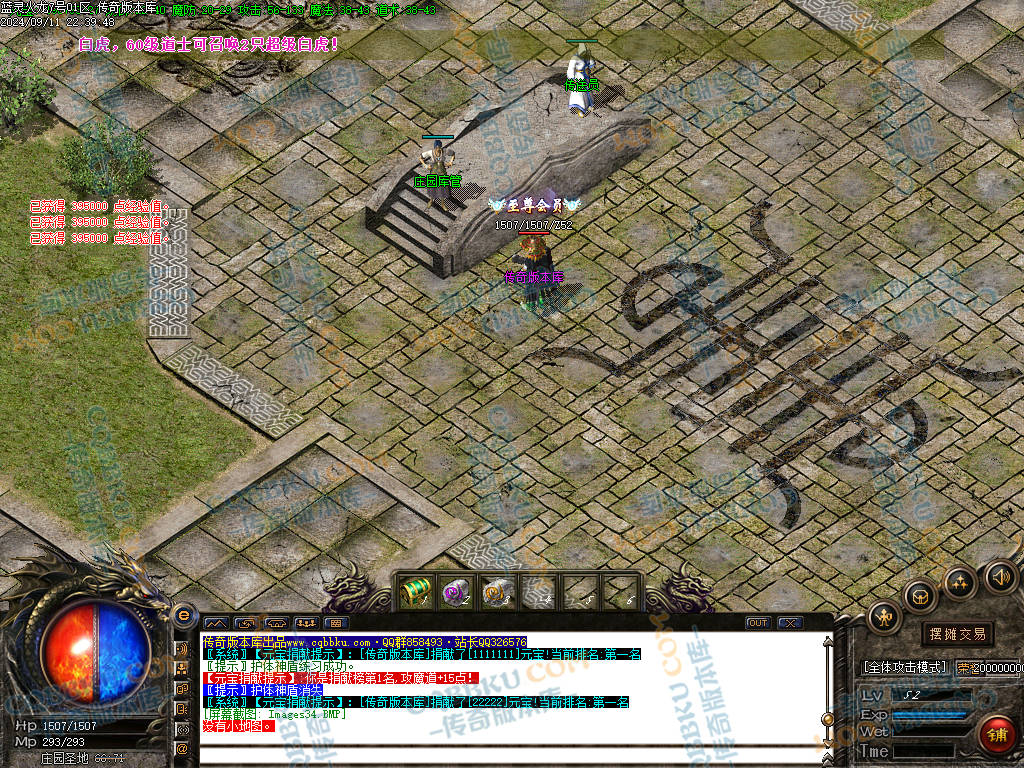Image resolution: width=1024 pixels, height=768 pixels.
Task: Use the orange swirl scroll in belt slot 3
Action: coord(497,592)
